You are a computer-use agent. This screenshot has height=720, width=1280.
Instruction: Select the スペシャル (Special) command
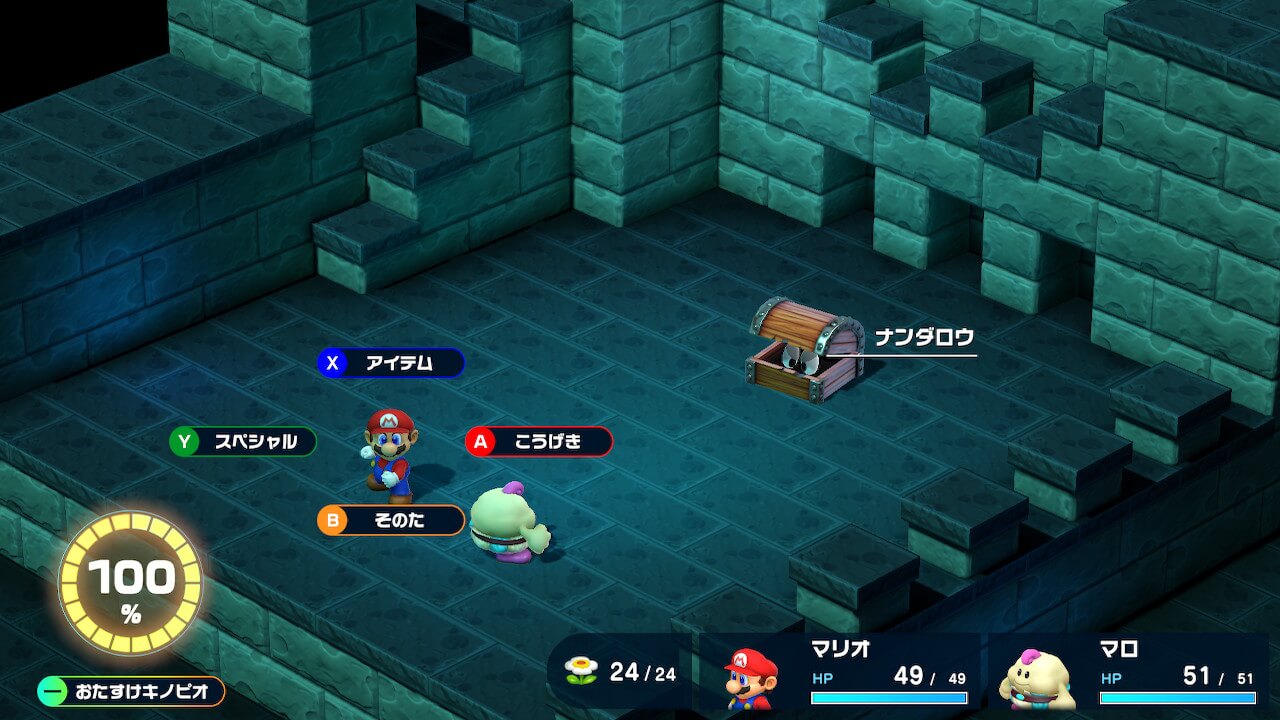tap(243, 441)
